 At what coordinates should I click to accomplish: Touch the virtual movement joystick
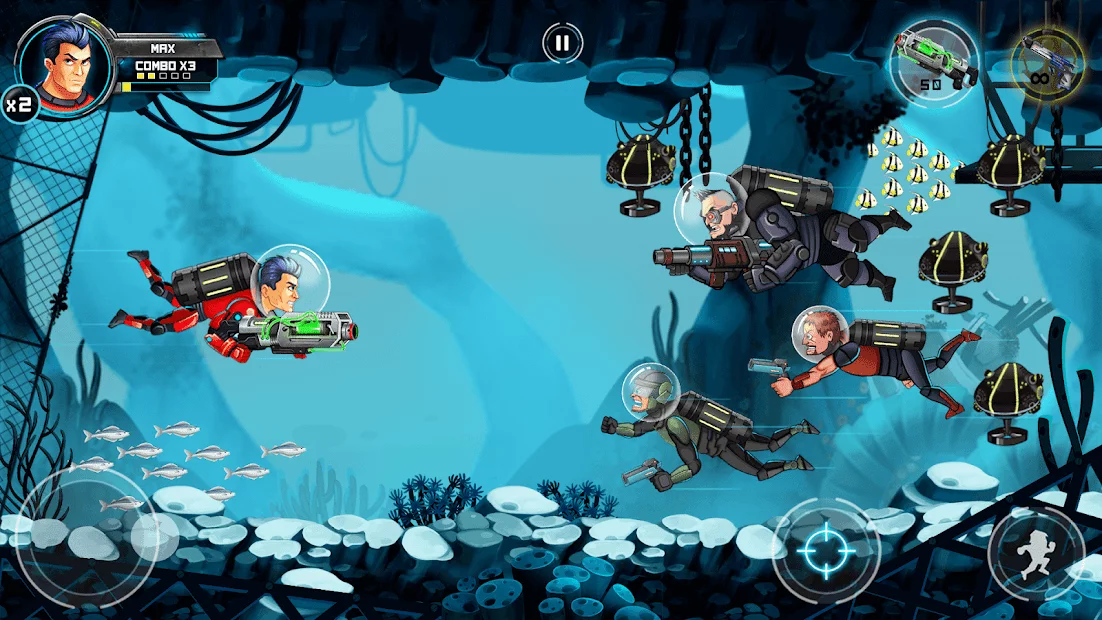[x=86, y=541]
